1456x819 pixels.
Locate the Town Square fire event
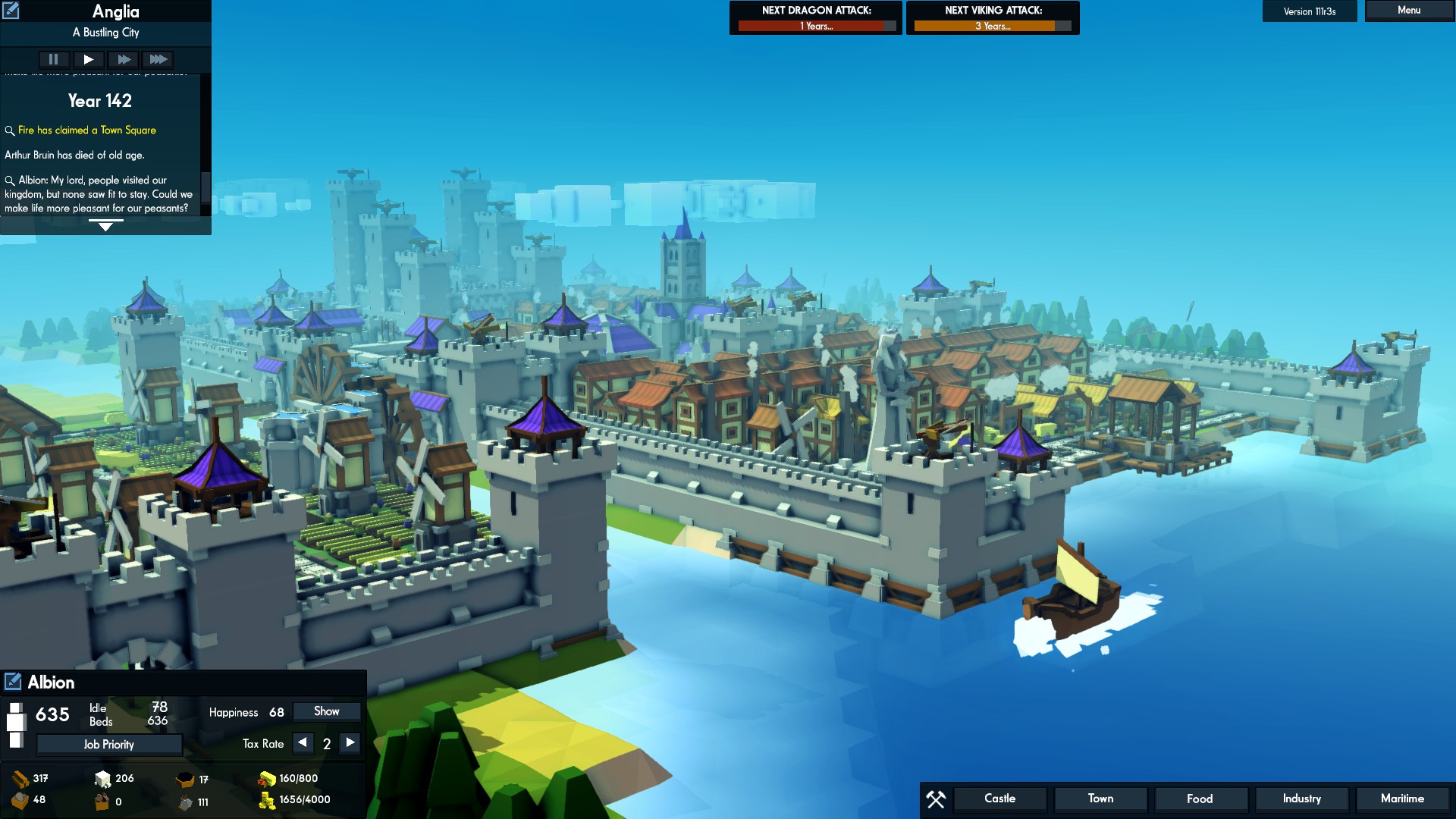(10, 130)
